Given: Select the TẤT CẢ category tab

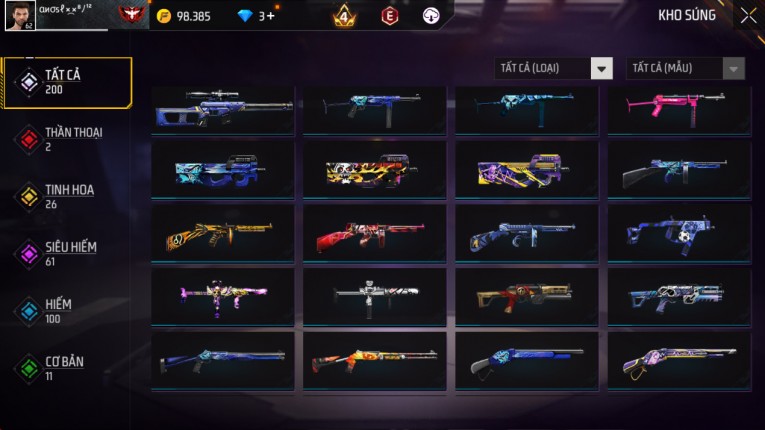Looking at the screenshot, I should point(67,82).
